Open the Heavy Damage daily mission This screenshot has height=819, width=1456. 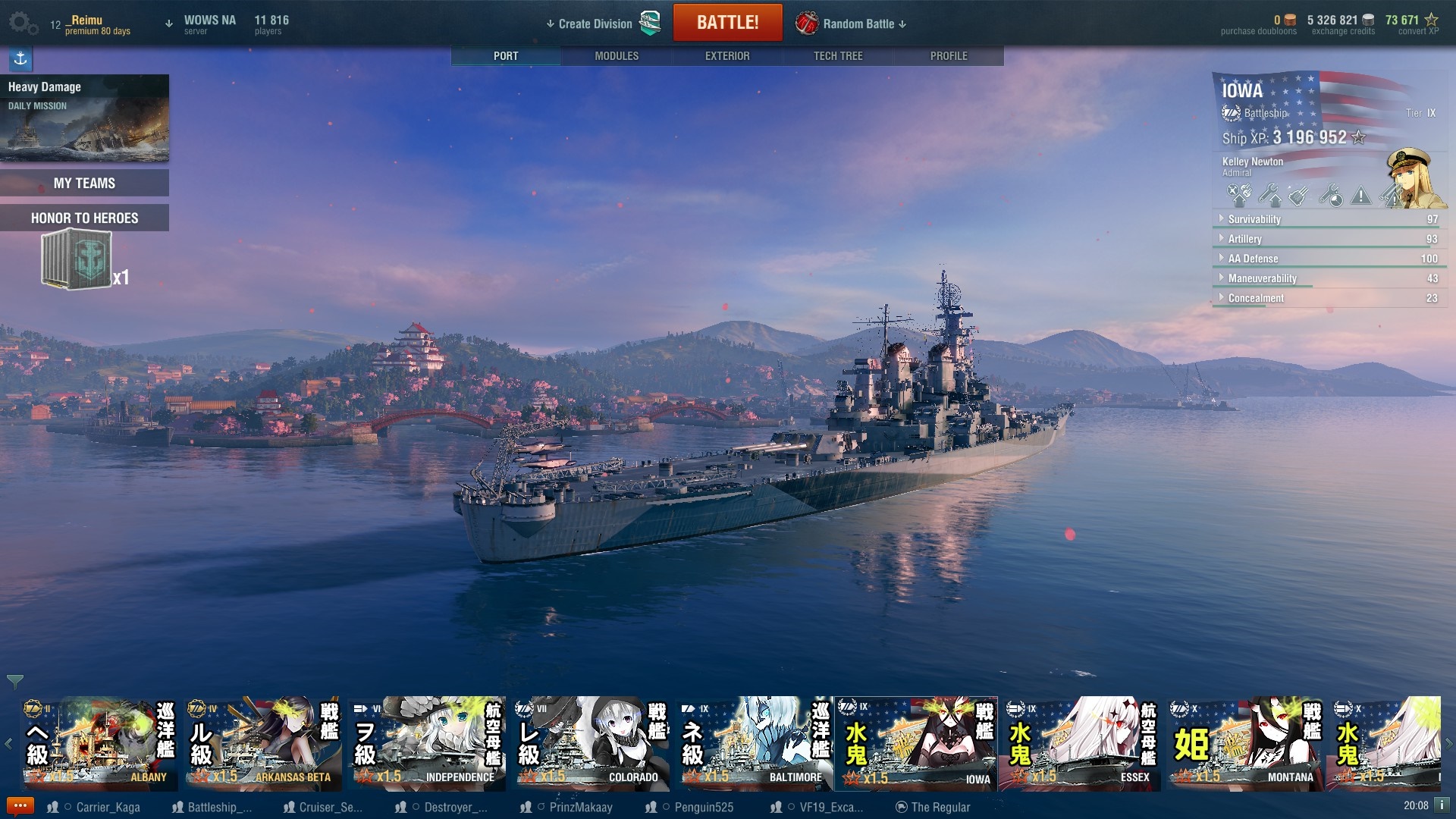point(84,118)
